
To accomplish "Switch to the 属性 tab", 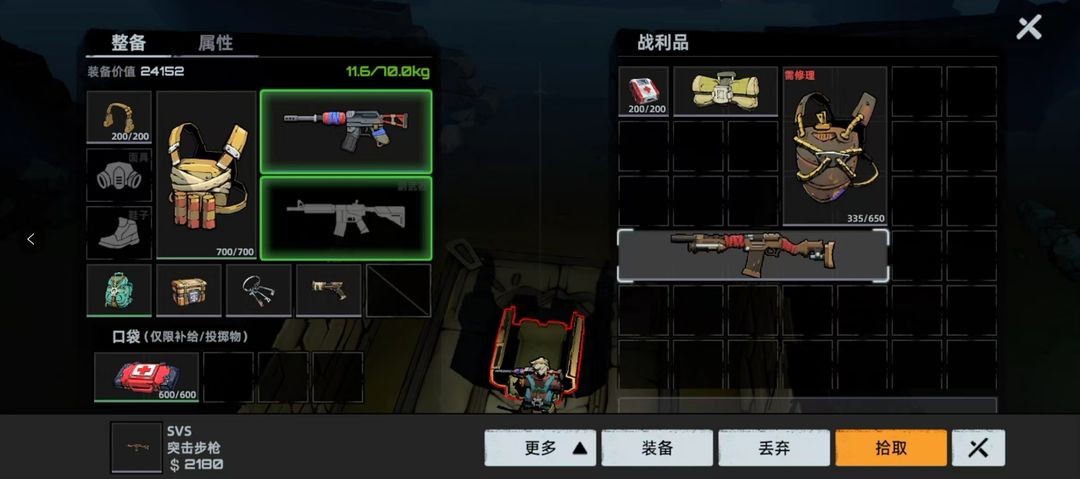I will pyautogui.click(x=215, y=43).
